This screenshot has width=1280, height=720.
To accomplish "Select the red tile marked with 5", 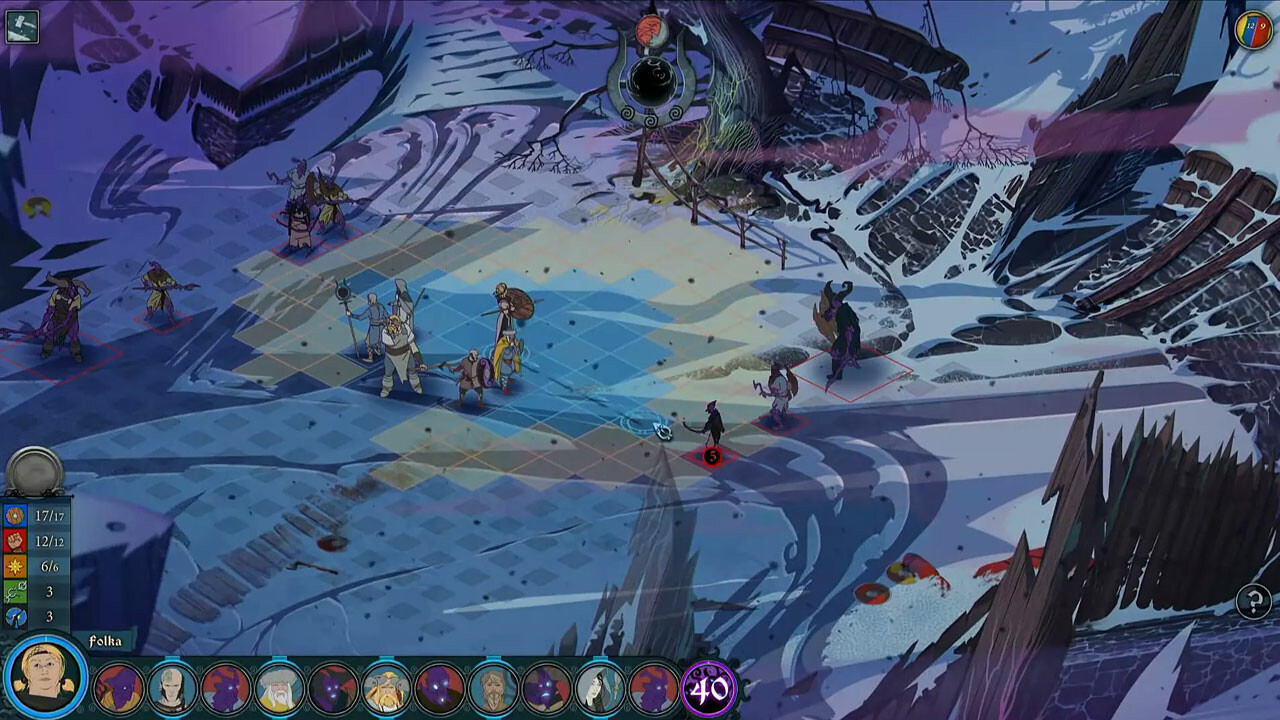I will click(x=713, y=456).
